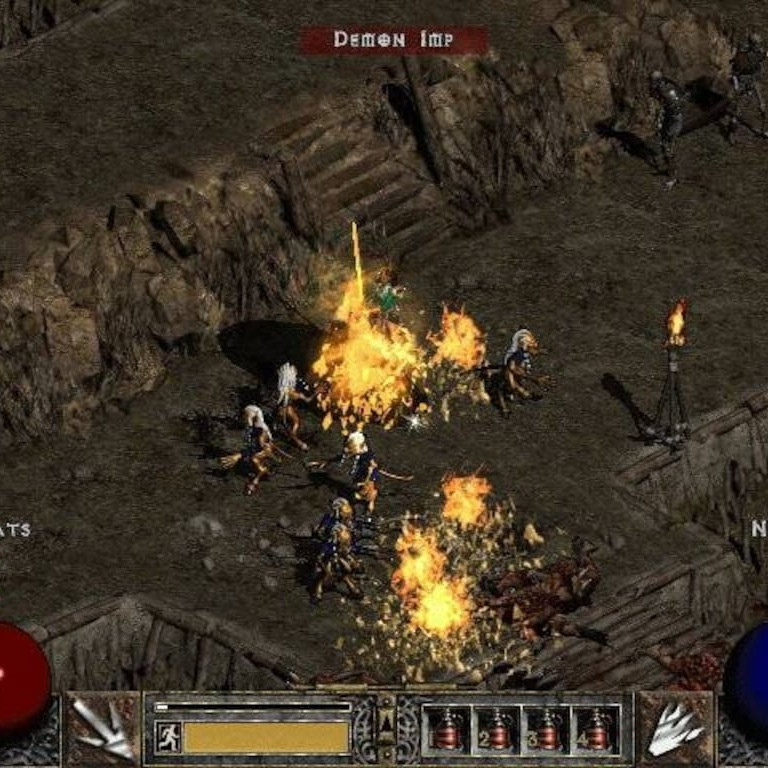Drink the potion in belt slot 2
768x768 pixels.
click(x=496, y=729)
